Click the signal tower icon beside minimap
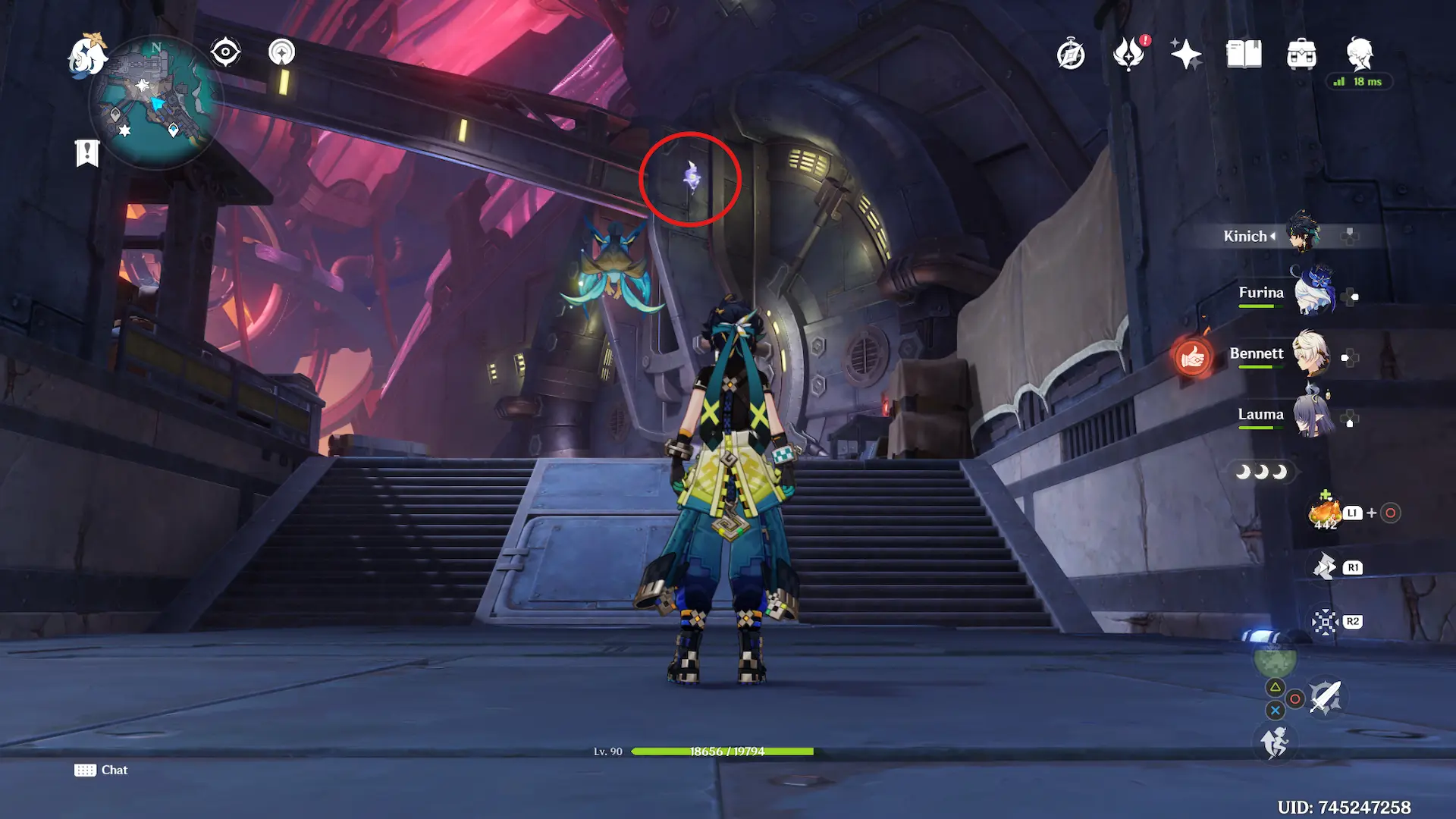 281,52
